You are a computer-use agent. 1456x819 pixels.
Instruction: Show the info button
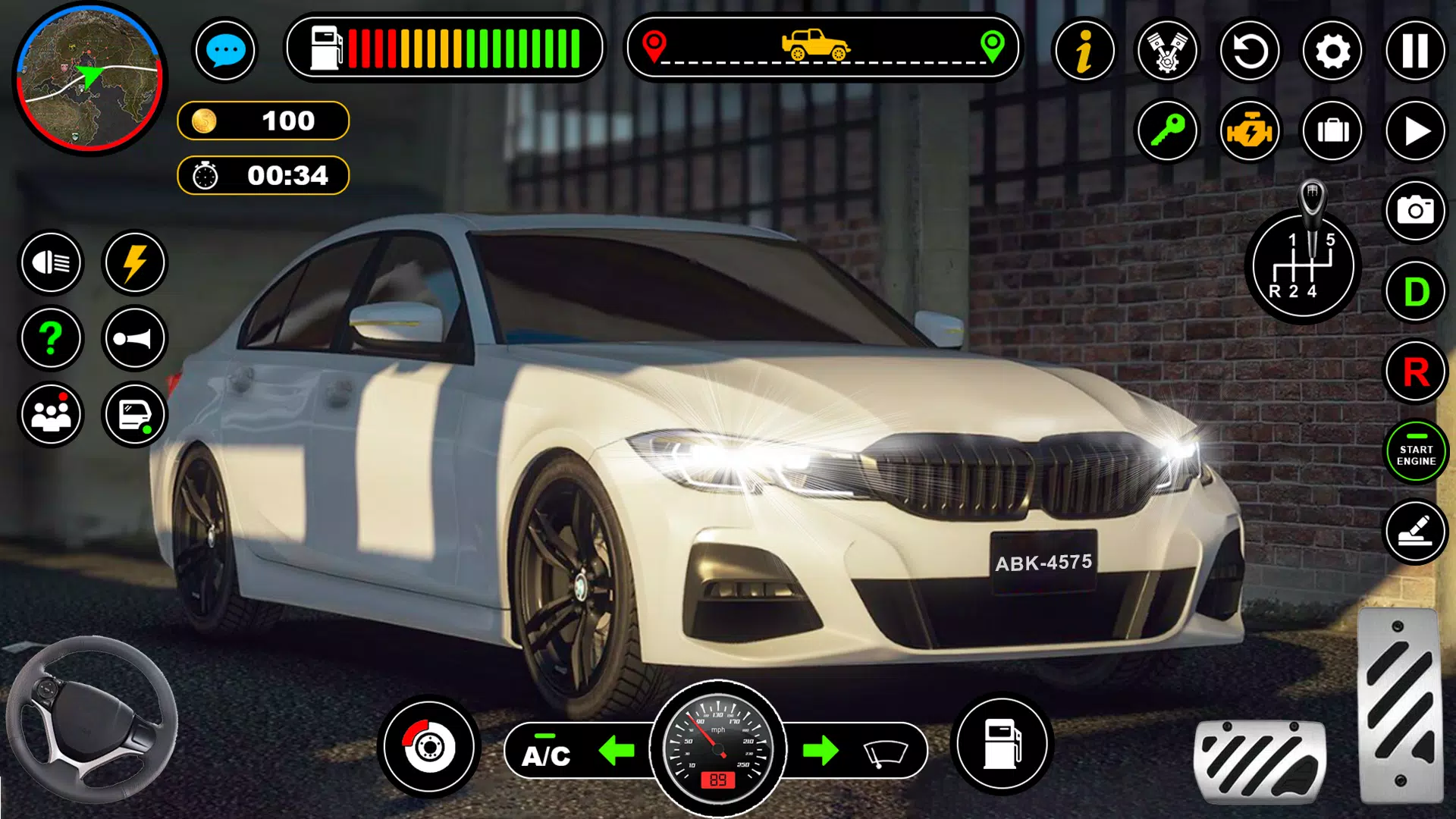point(1084,51)
